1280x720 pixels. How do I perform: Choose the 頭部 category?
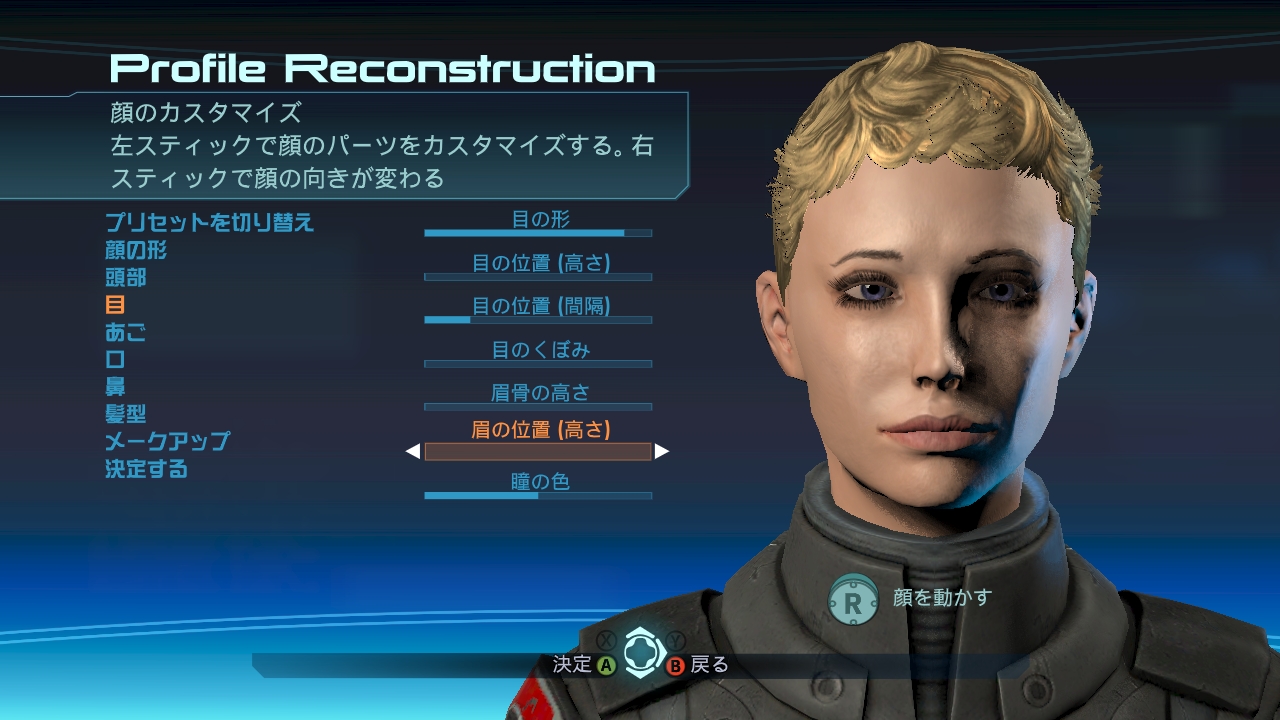[x=126, y=277]
